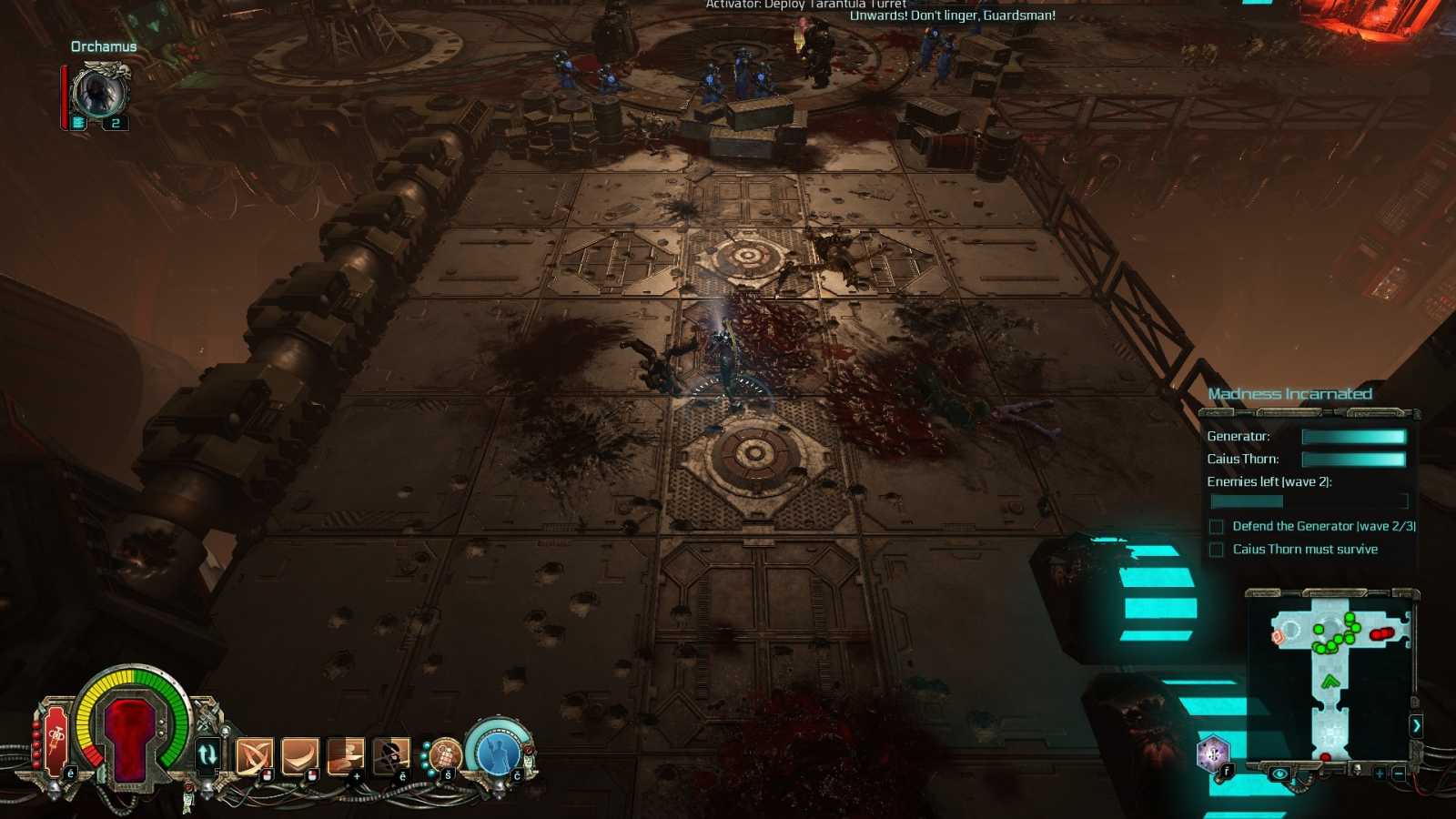This screenshot has height=819, width=1456.
Task: Check the Defend the Generator objective box
Action: coord(1216,526)
